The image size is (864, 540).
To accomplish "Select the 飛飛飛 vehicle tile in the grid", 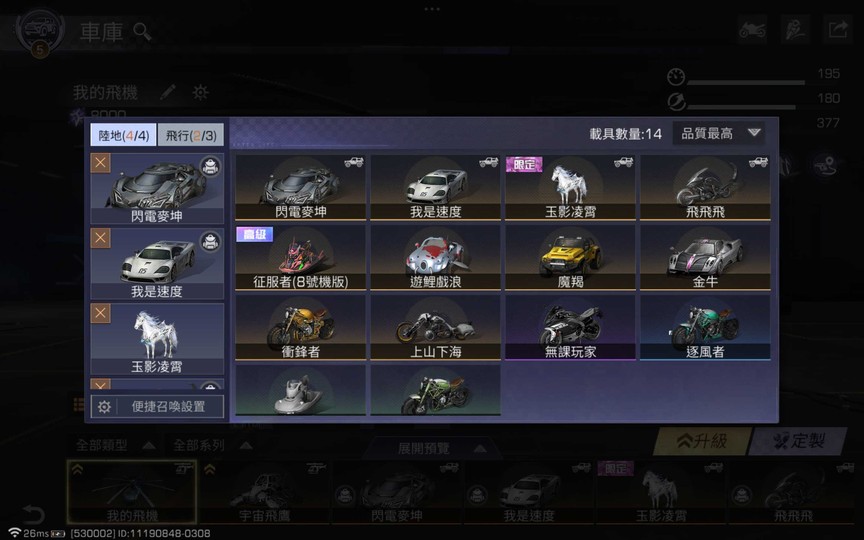I will coord(705,188).
